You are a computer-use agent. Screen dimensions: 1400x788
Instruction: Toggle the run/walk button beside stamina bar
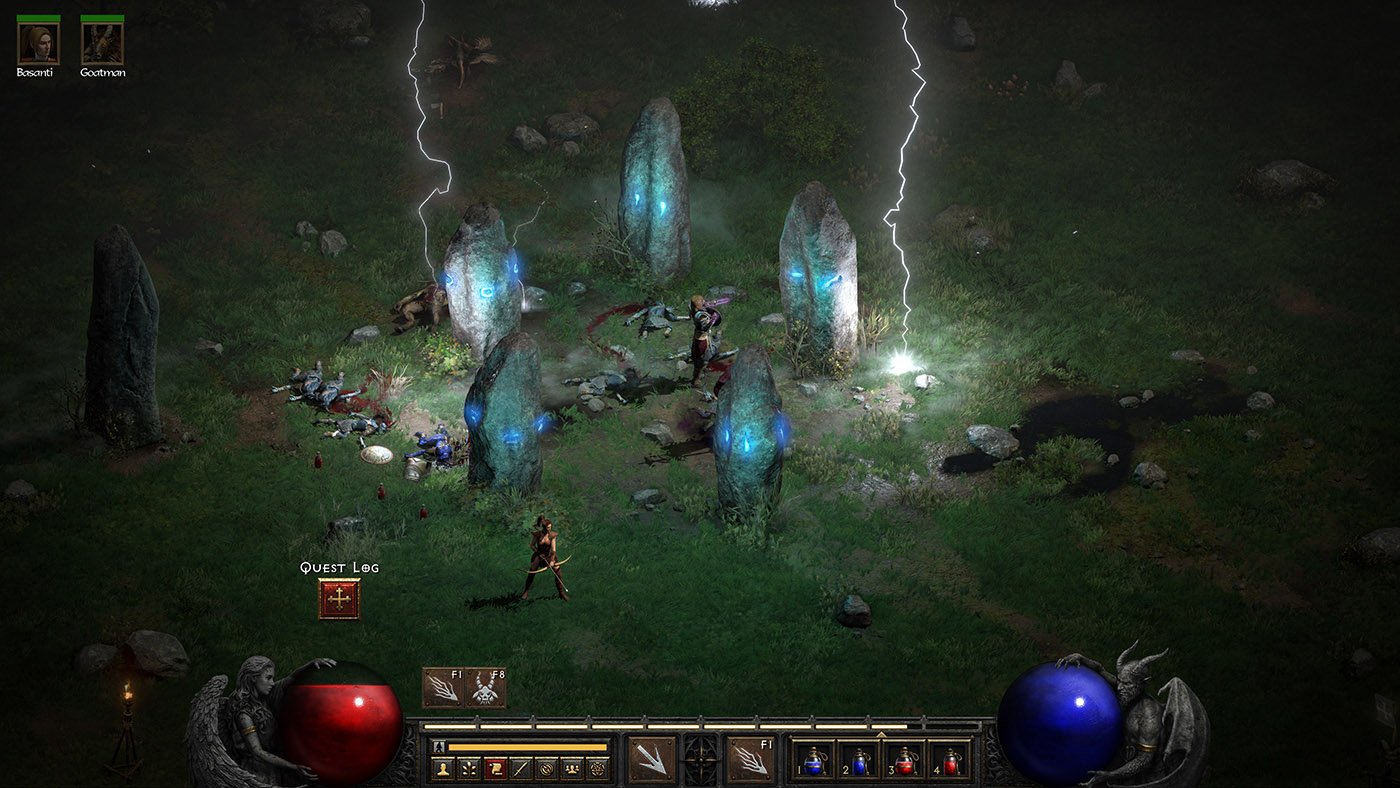[438, 746]
